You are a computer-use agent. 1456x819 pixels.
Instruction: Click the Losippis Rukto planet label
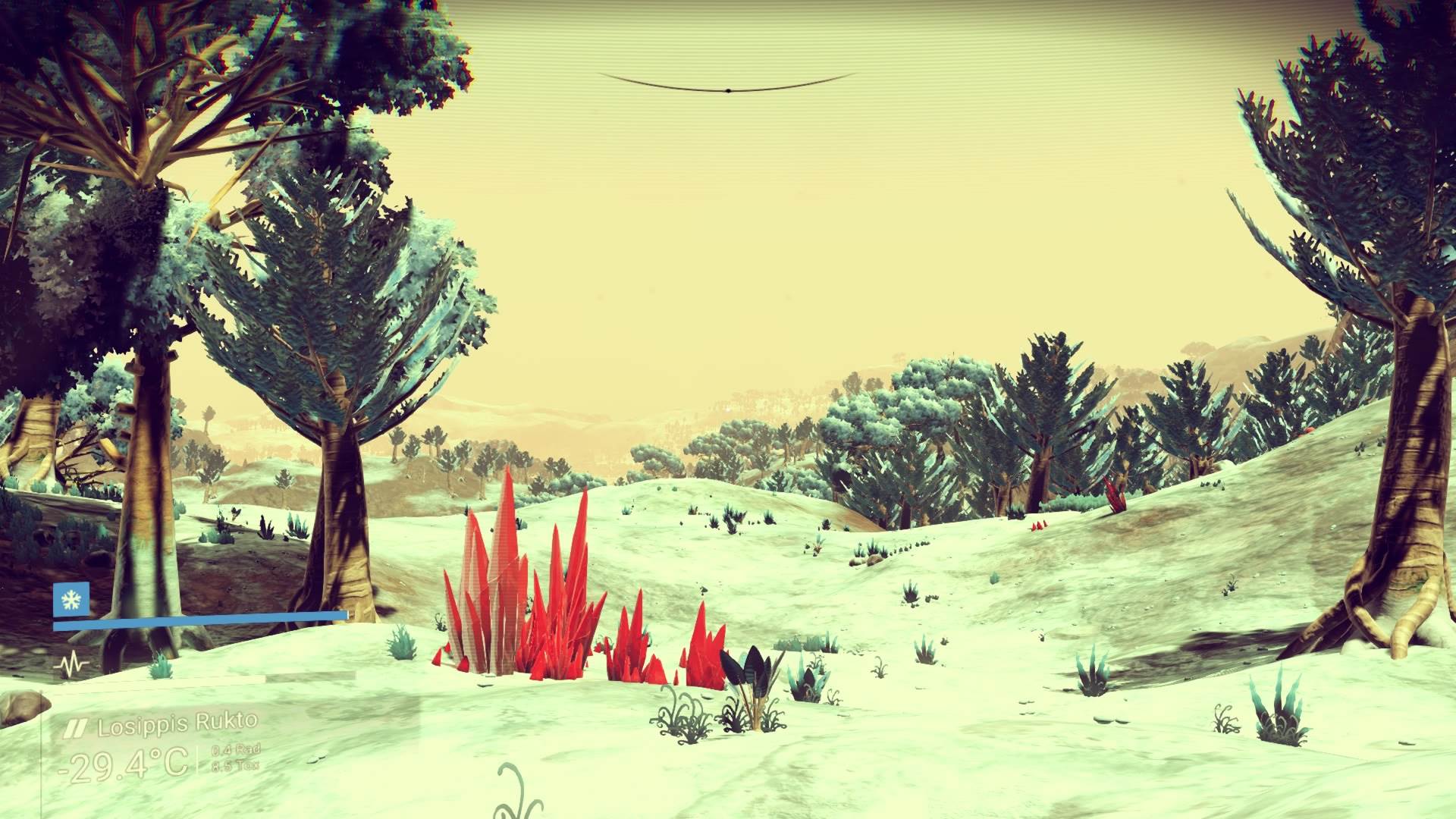point(177,726)
